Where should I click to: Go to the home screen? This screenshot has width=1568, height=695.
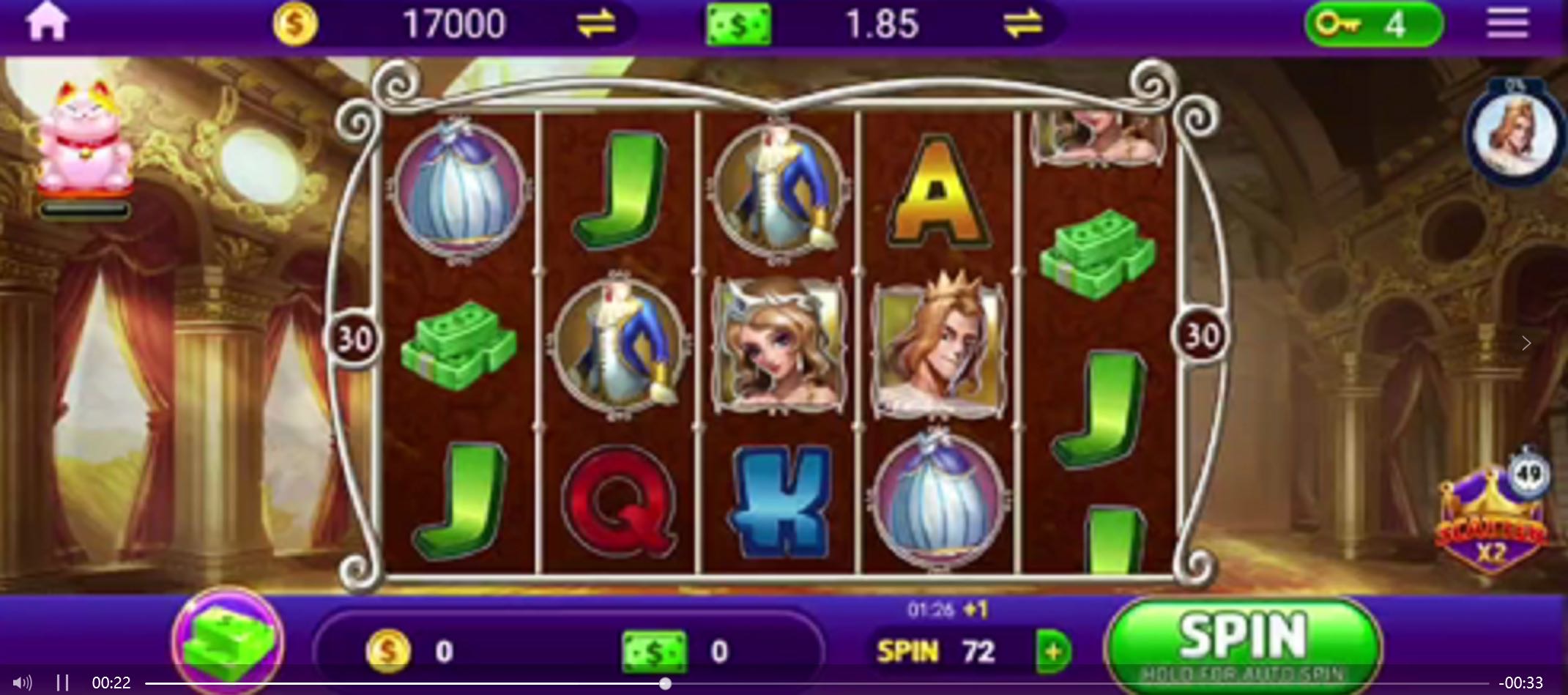(47, 23)
